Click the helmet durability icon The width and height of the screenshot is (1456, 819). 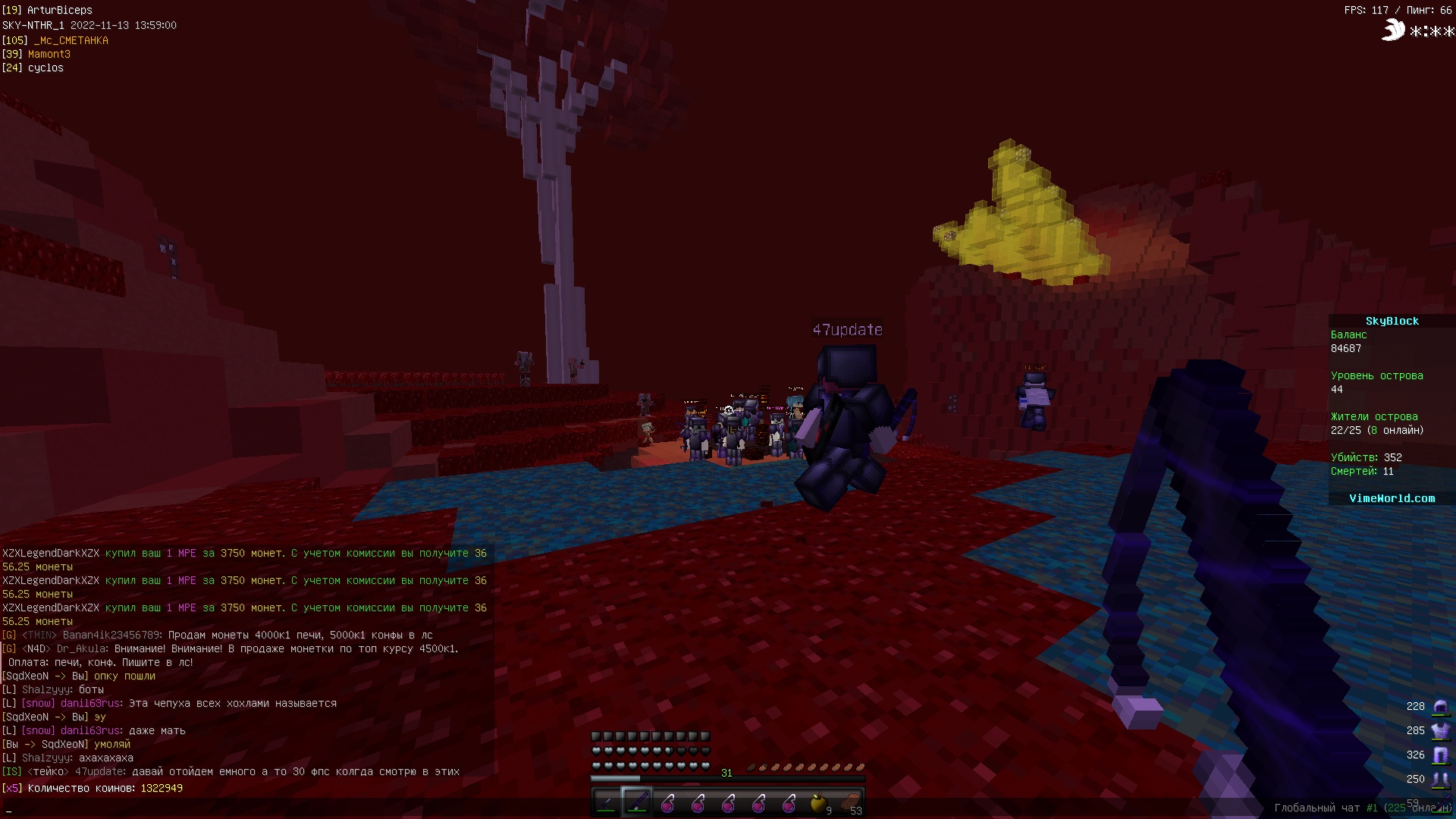(1439, 707)
